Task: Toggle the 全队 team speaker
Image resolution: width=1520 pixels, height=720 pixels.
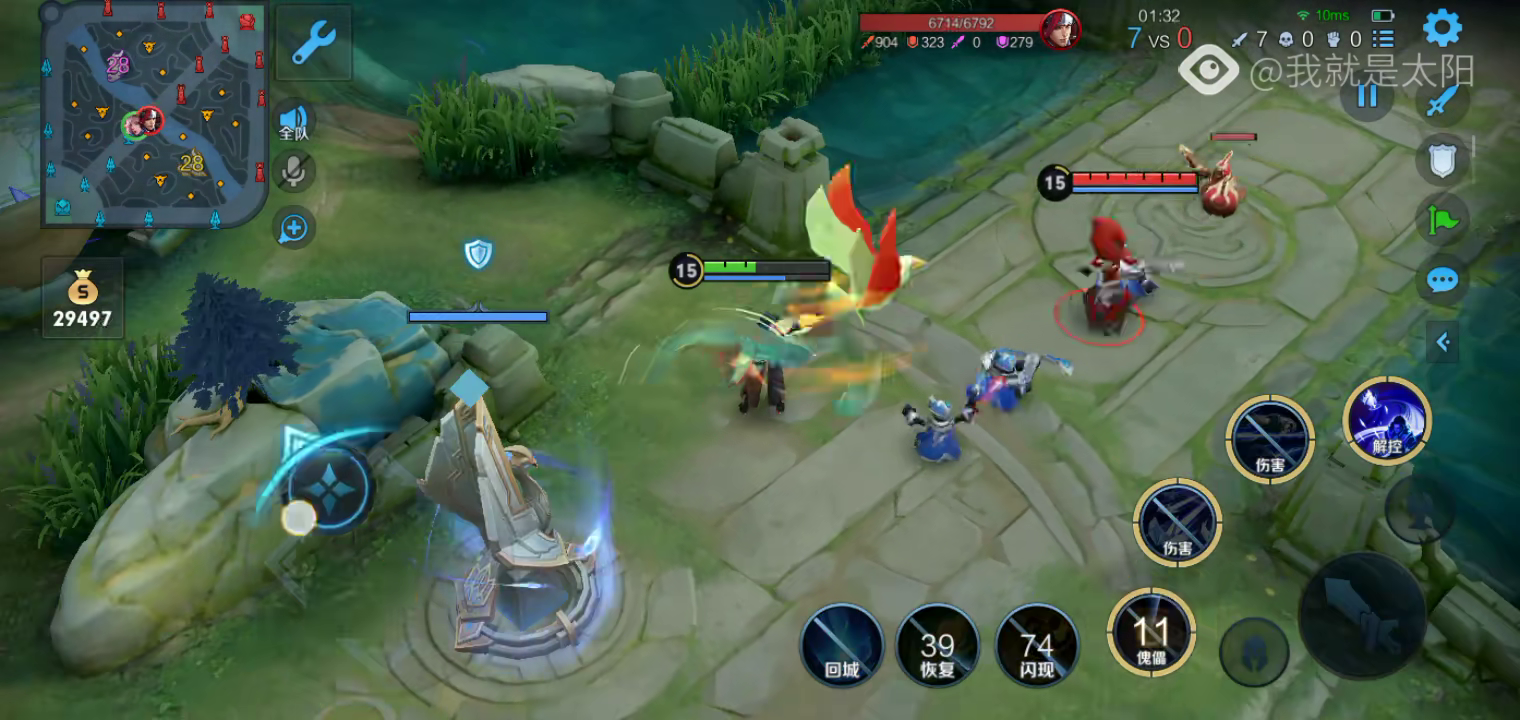Action: (293, 121)
